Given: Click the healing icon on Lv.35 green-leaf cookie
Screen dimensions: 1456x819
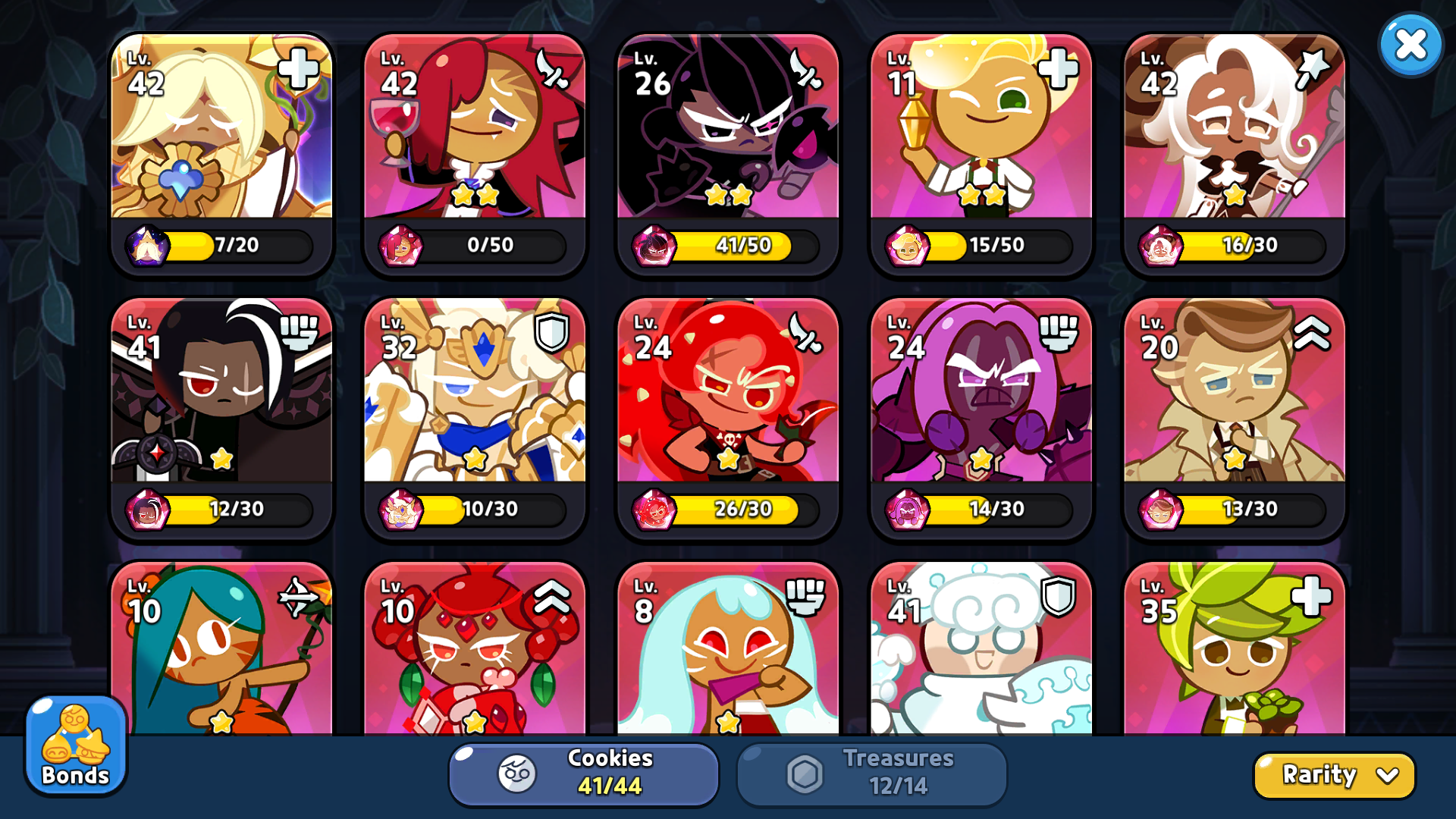Looking at the screenshot, I should point(1313,596).
